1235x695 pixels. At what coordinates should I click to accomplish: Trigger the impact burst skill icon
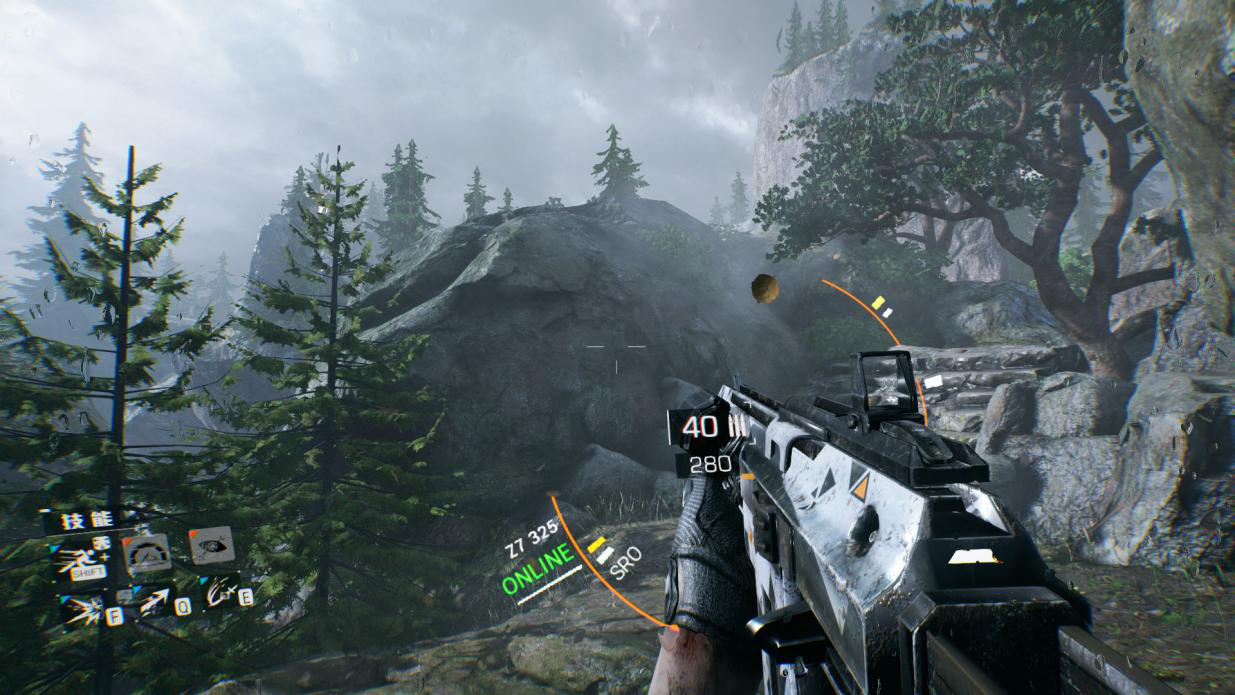(83, 609)
